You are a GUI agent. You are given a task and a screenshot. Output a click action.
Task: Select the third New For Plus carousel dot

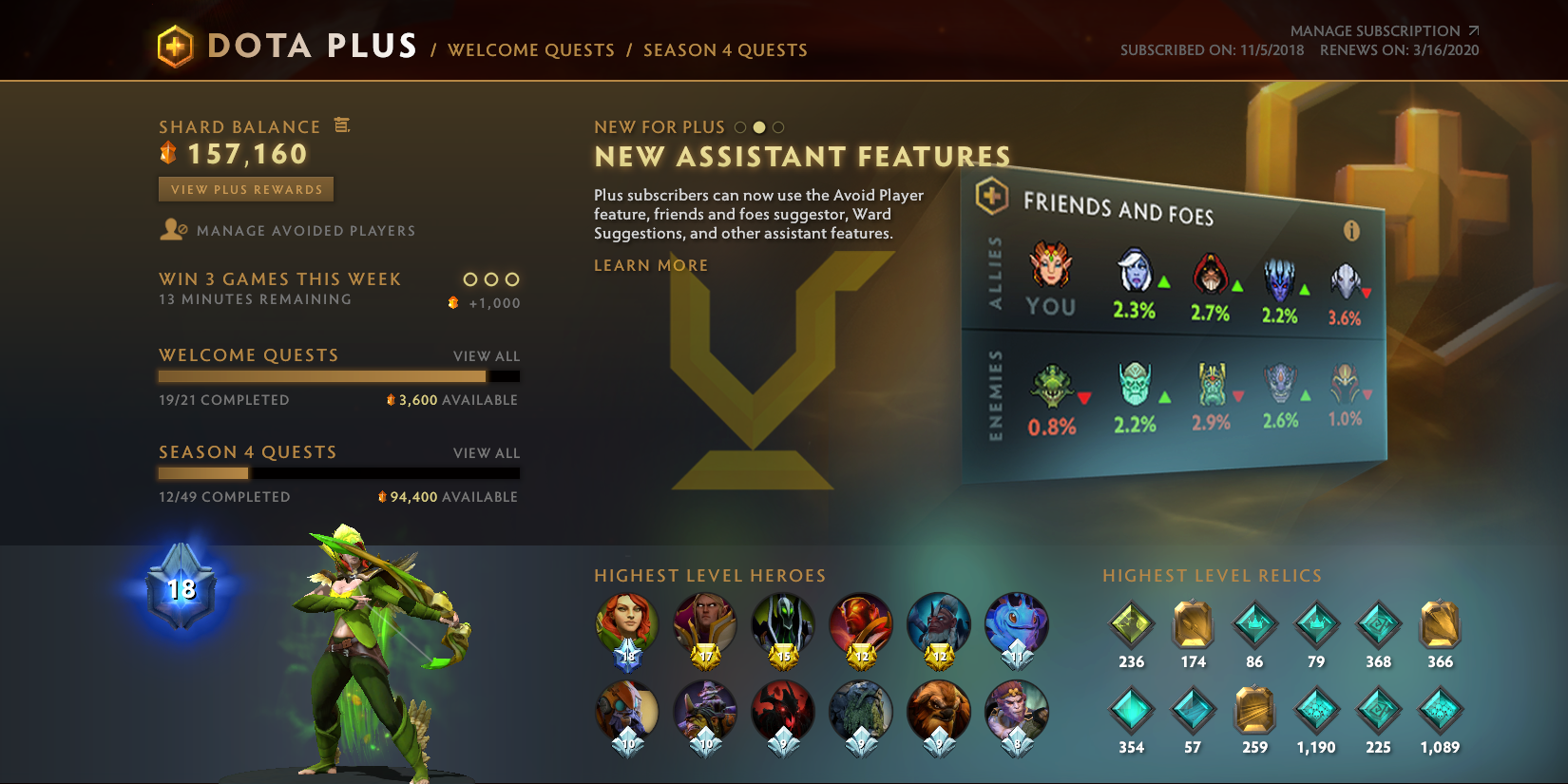click(x=779, y=125)
